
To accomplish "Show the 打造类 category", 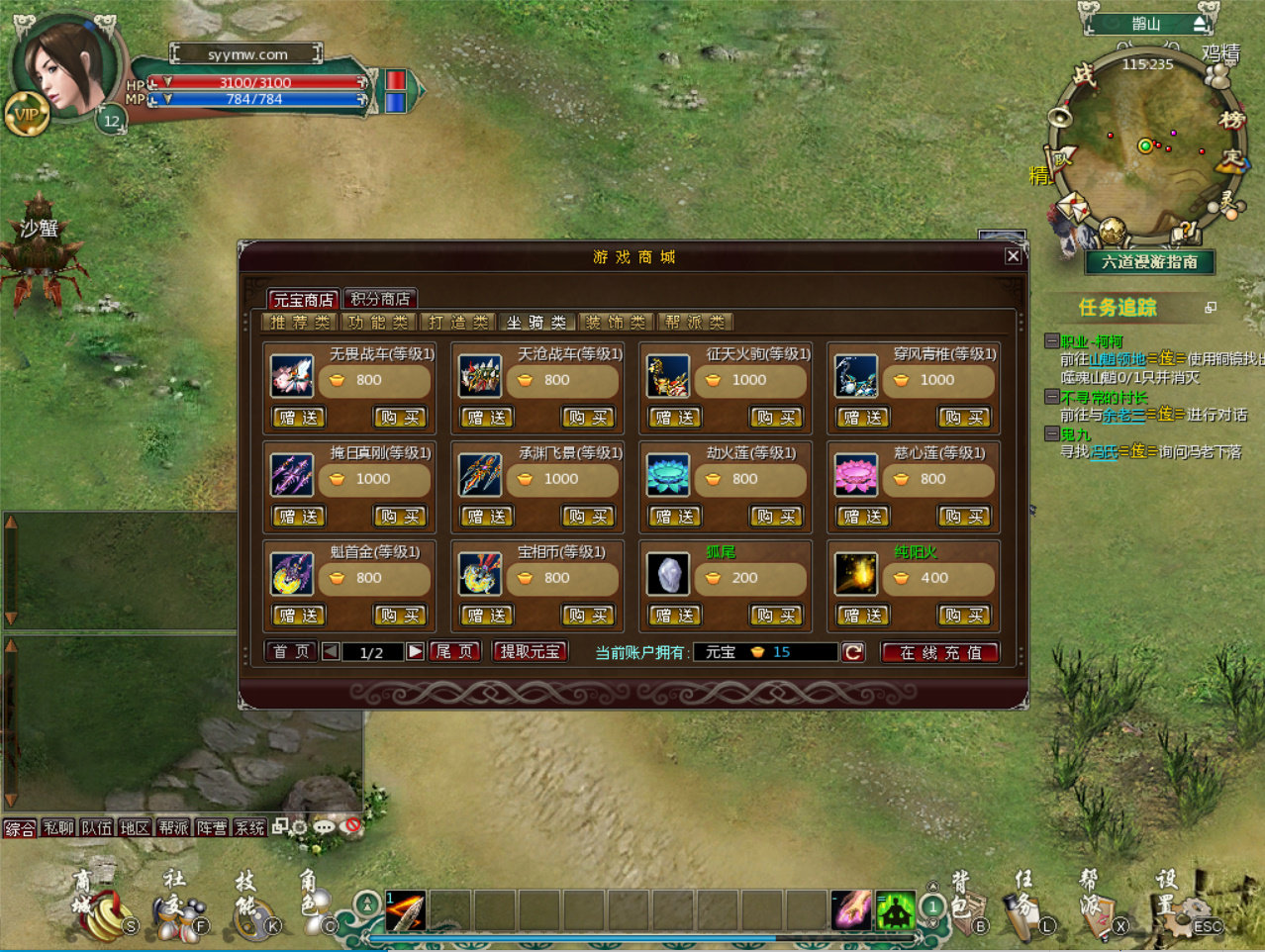I will pos(458,323).
